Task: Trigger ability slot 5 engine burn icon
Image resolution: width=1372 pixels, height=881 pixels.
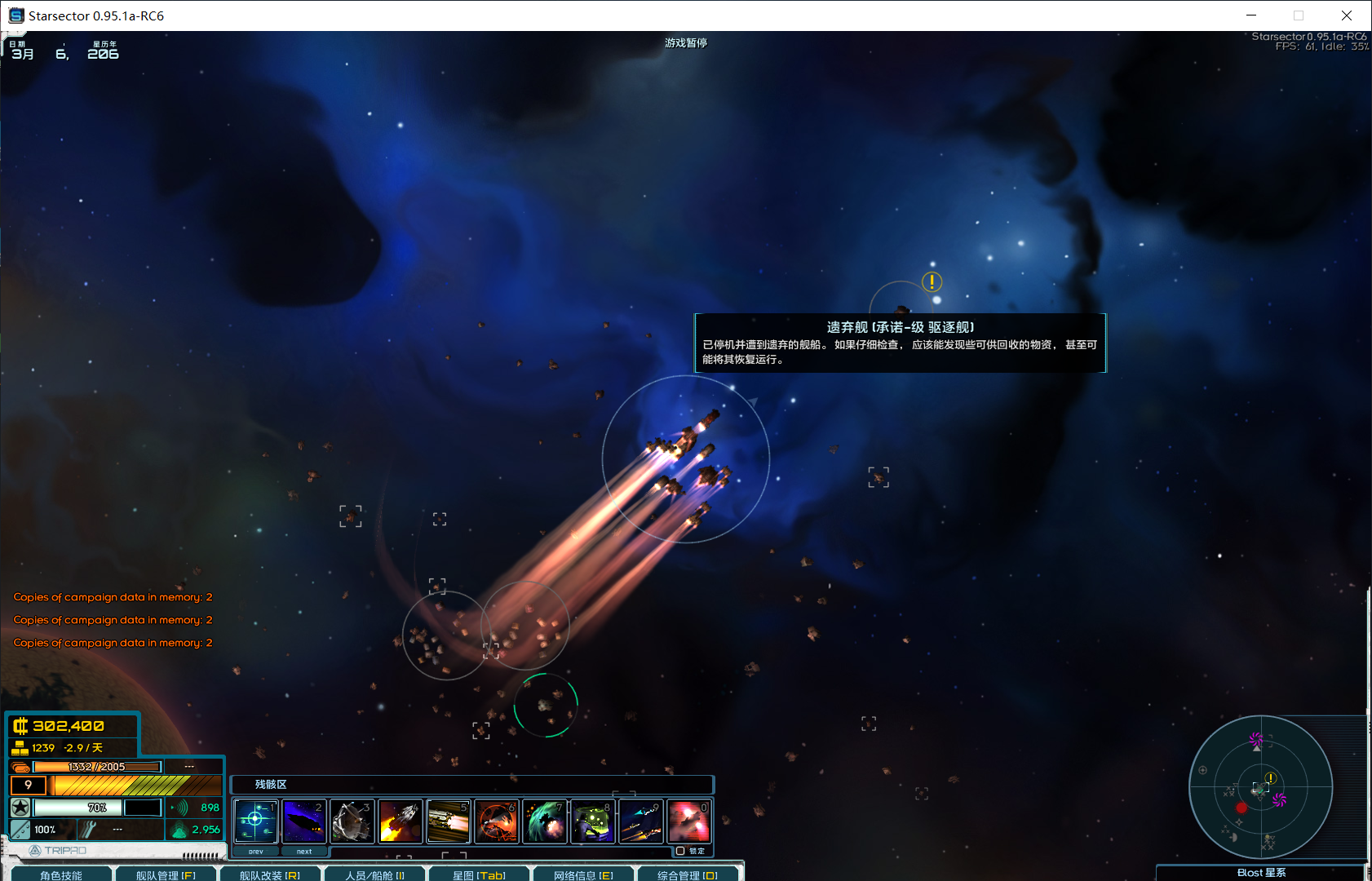Action: pyautogui.click(x=448, y=821)
